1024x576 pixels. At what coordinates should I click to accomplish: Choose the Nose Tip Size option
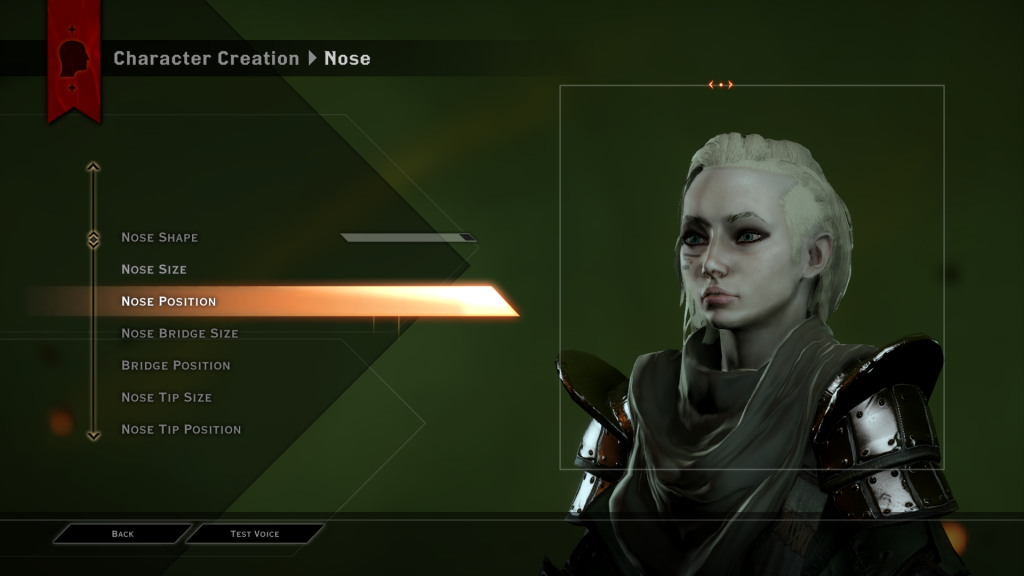167,398
